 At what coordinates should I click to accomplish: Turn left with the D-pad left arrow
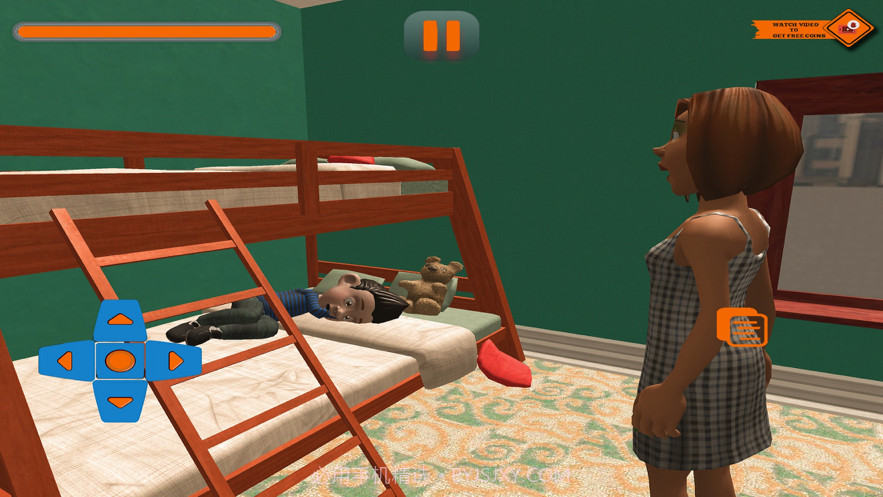click(64, 361)
